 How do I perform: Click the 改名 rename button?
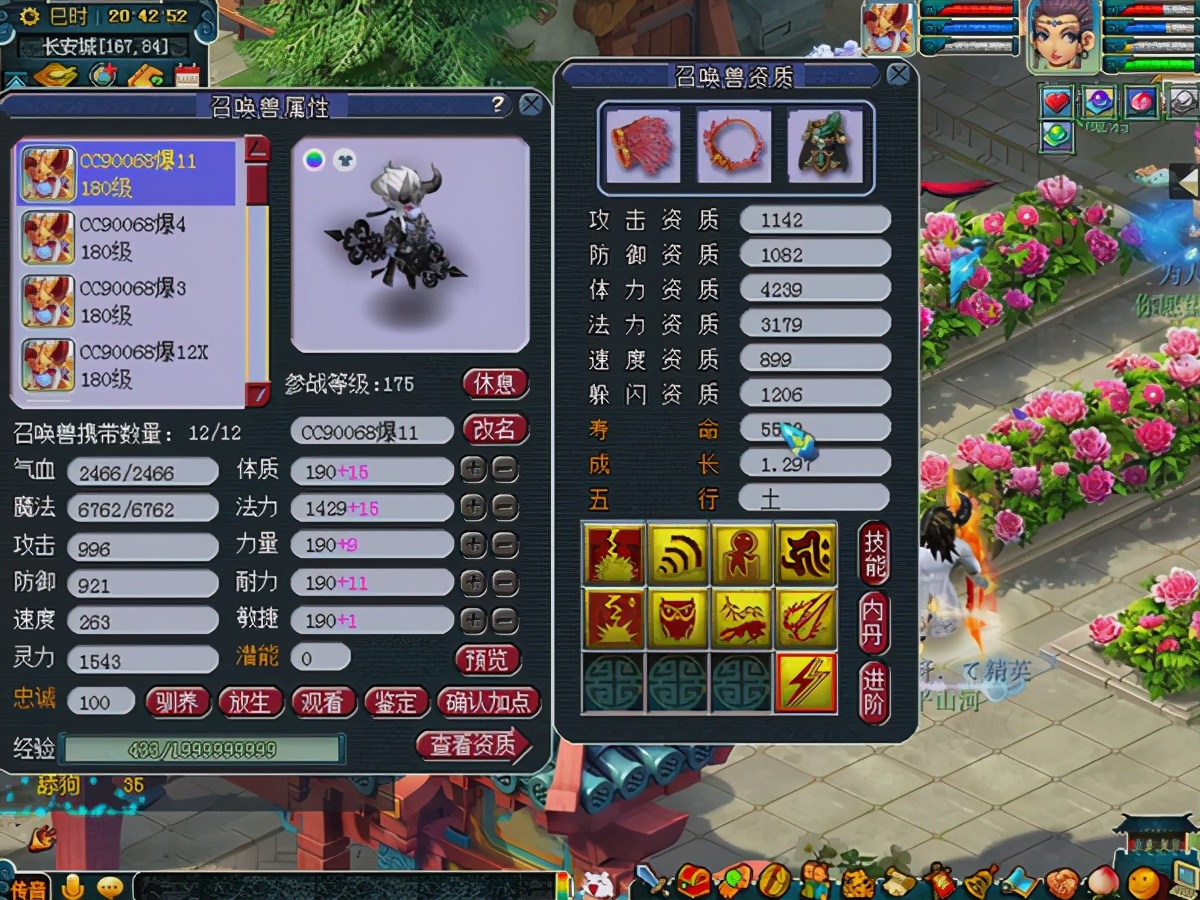pos(495,430)
